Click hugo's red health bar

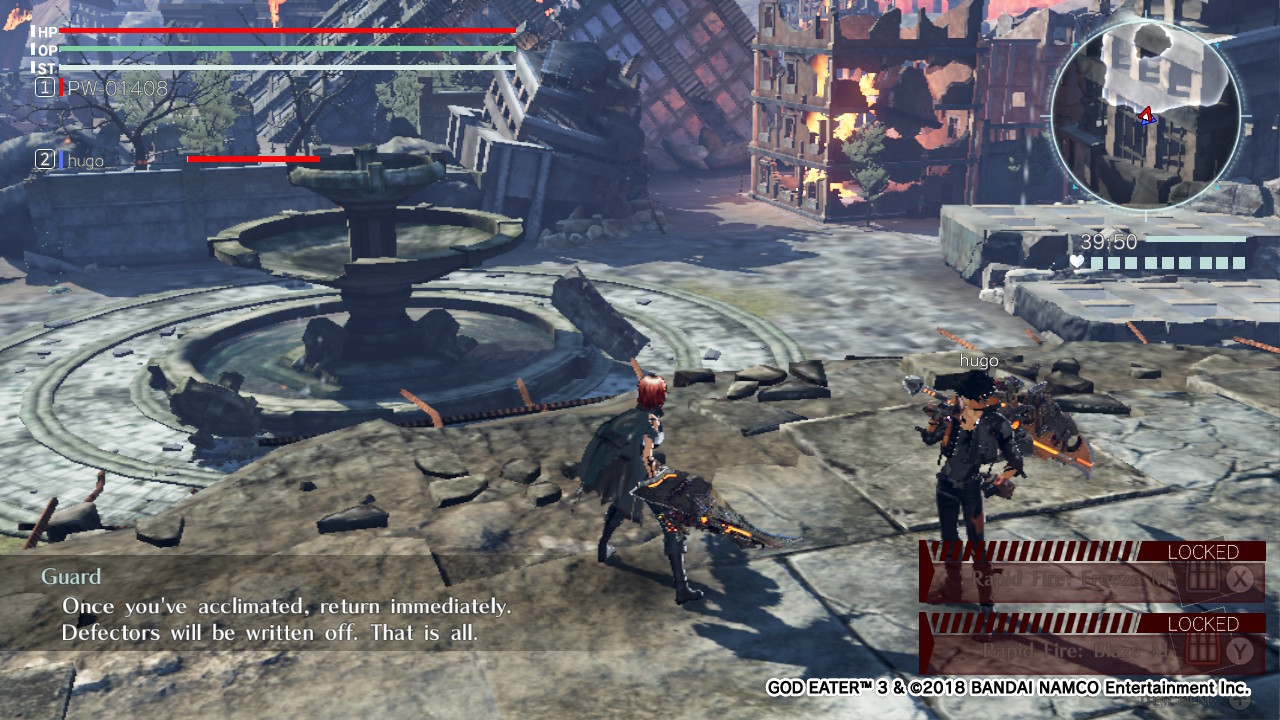pos(252,158)
